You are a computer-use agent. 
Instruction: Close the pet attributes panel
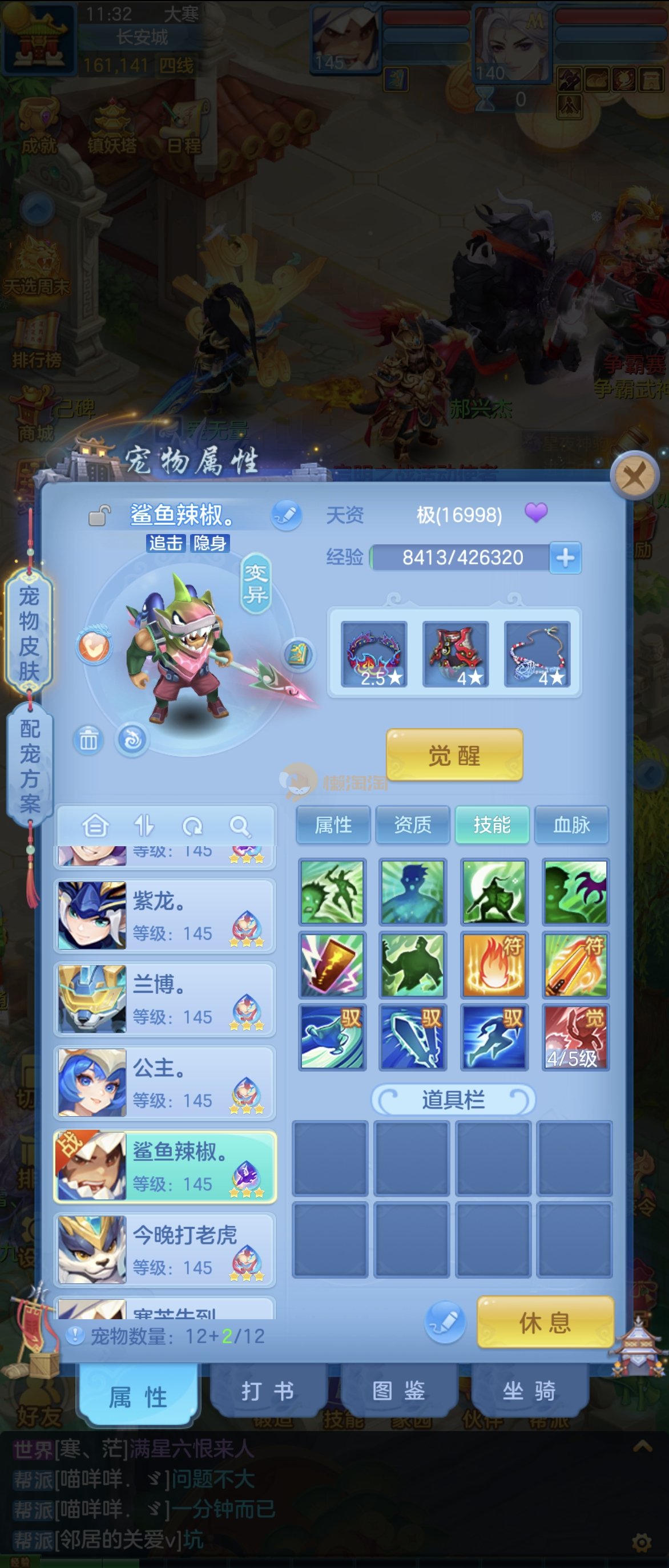click(x=634, y=476)
